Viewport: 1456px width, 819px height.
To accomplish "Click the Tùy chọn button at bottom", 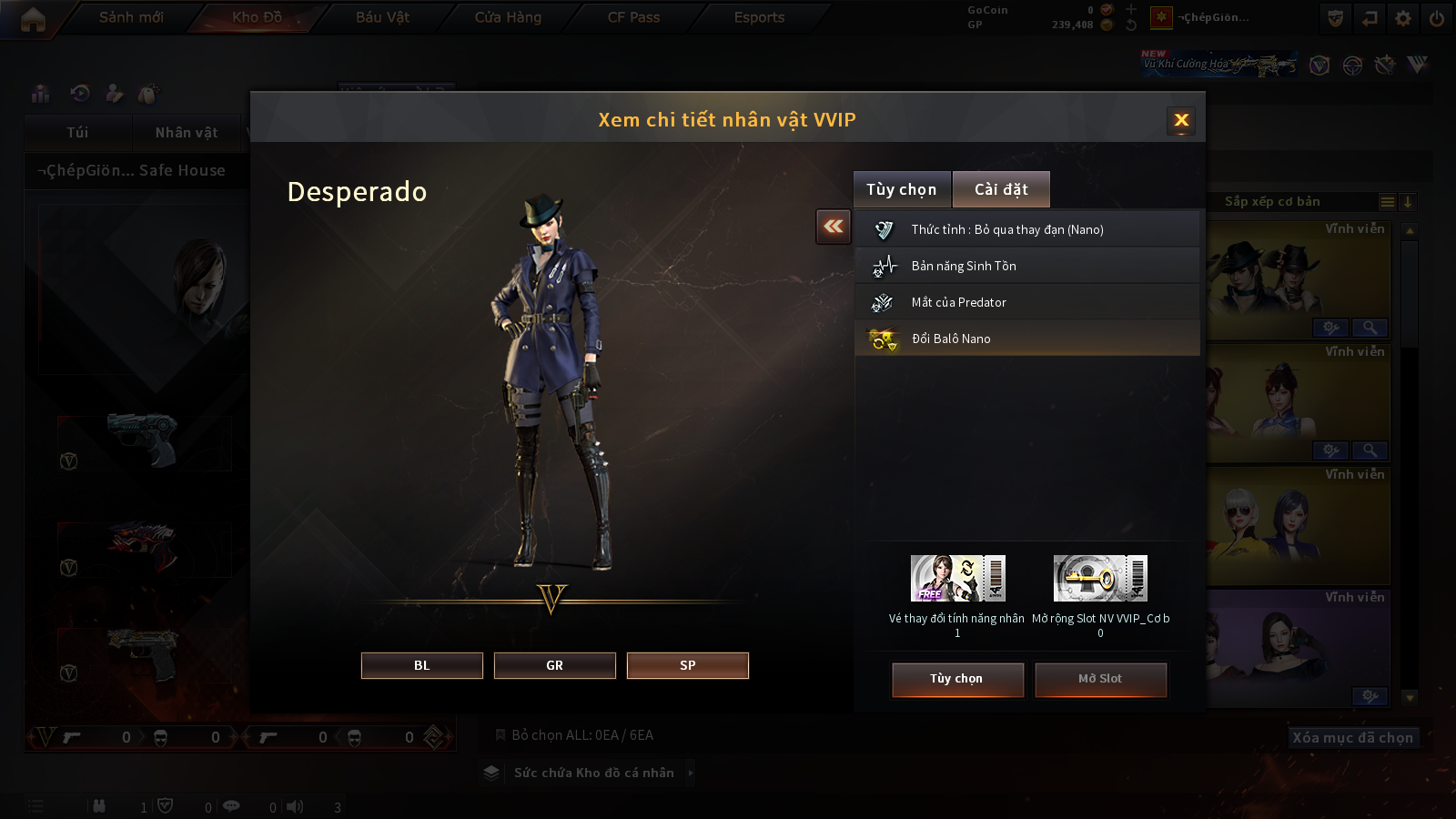I will click(957, 679).
